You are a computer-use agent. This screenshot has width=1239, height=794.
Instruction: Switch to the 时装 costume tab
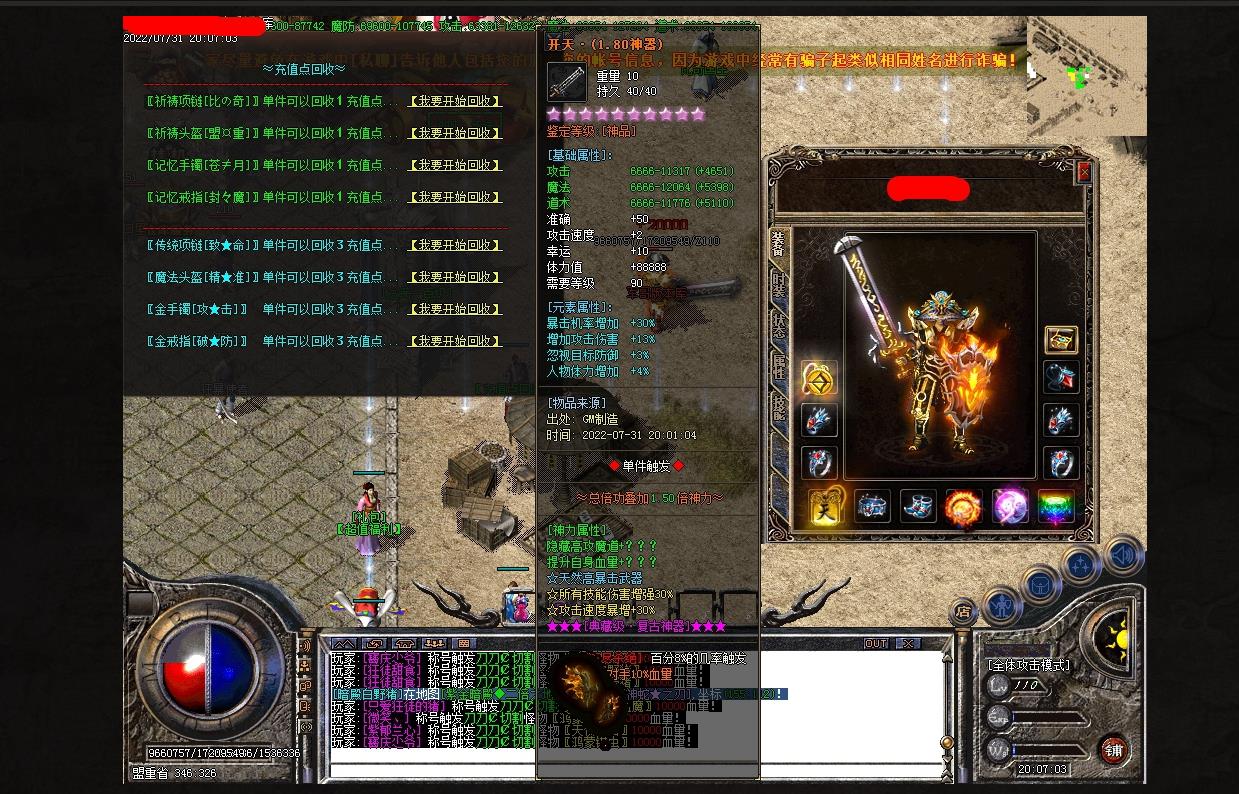click(779, 284)
